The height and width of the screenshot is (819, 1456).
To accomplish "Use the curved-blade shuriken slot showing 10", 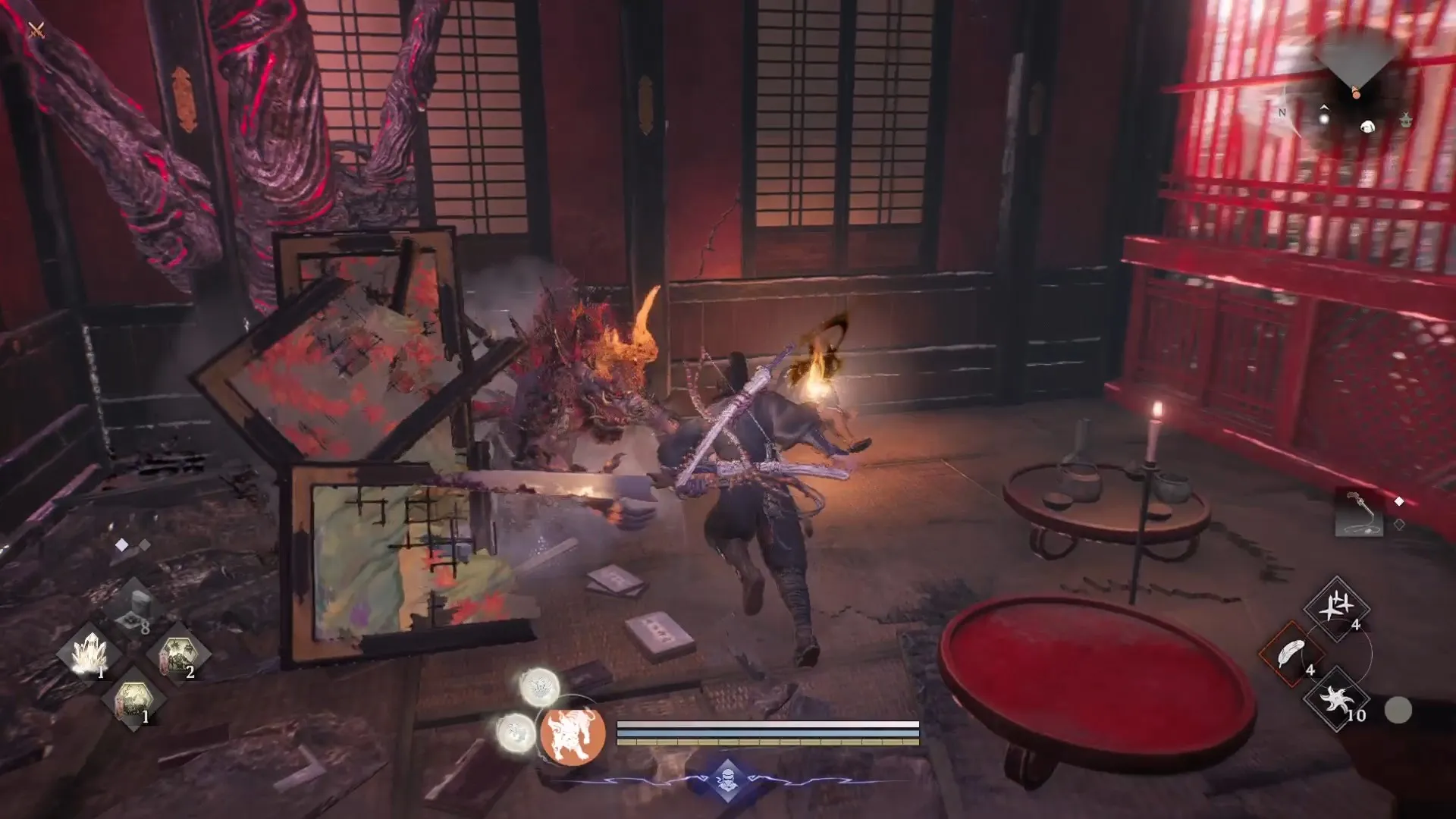I will coord(1336,698).
